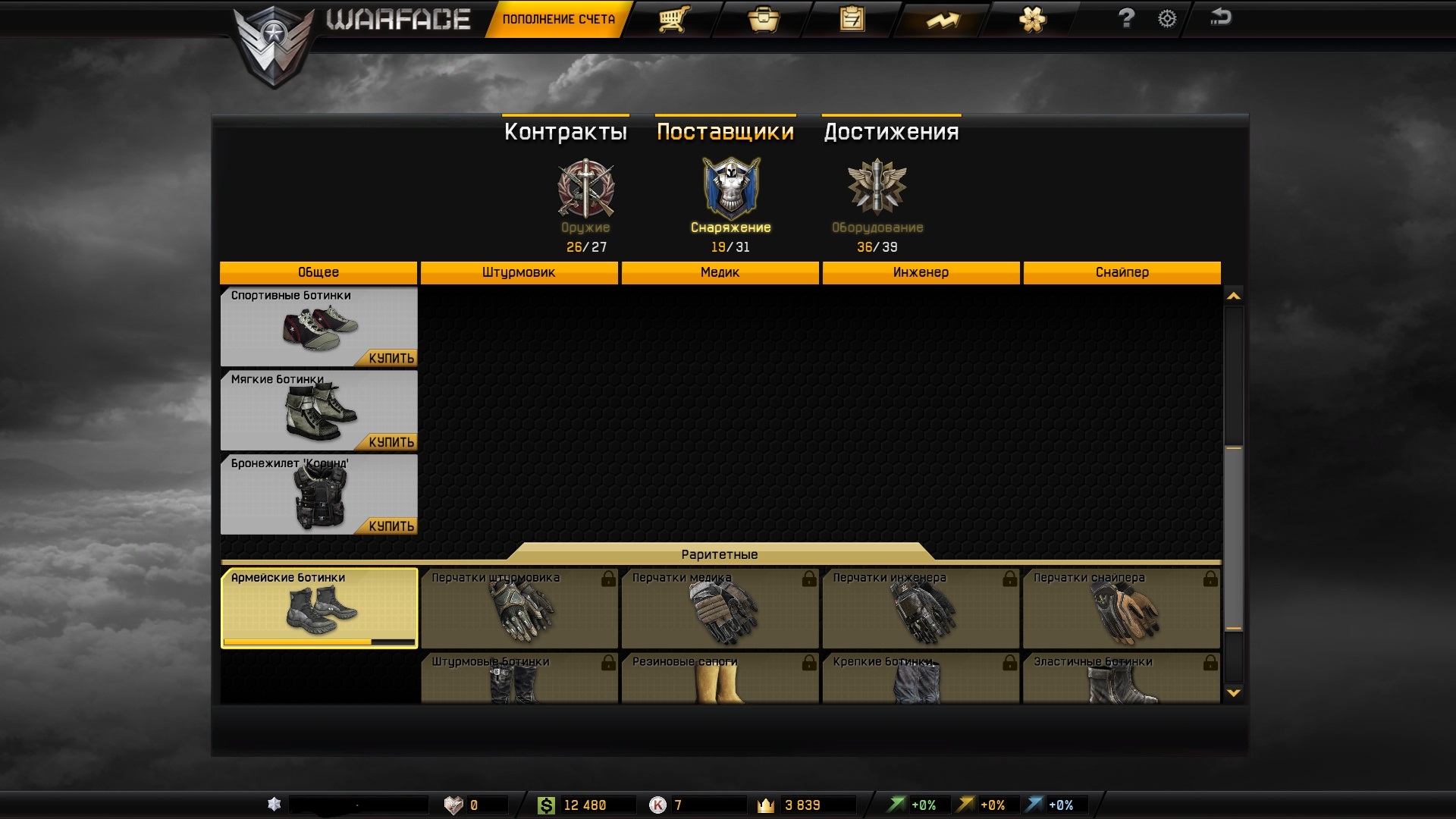This screenshot has height=819, width=1456.
Task: Select the Армейские ботинки item tile
Action: [319, 608]
